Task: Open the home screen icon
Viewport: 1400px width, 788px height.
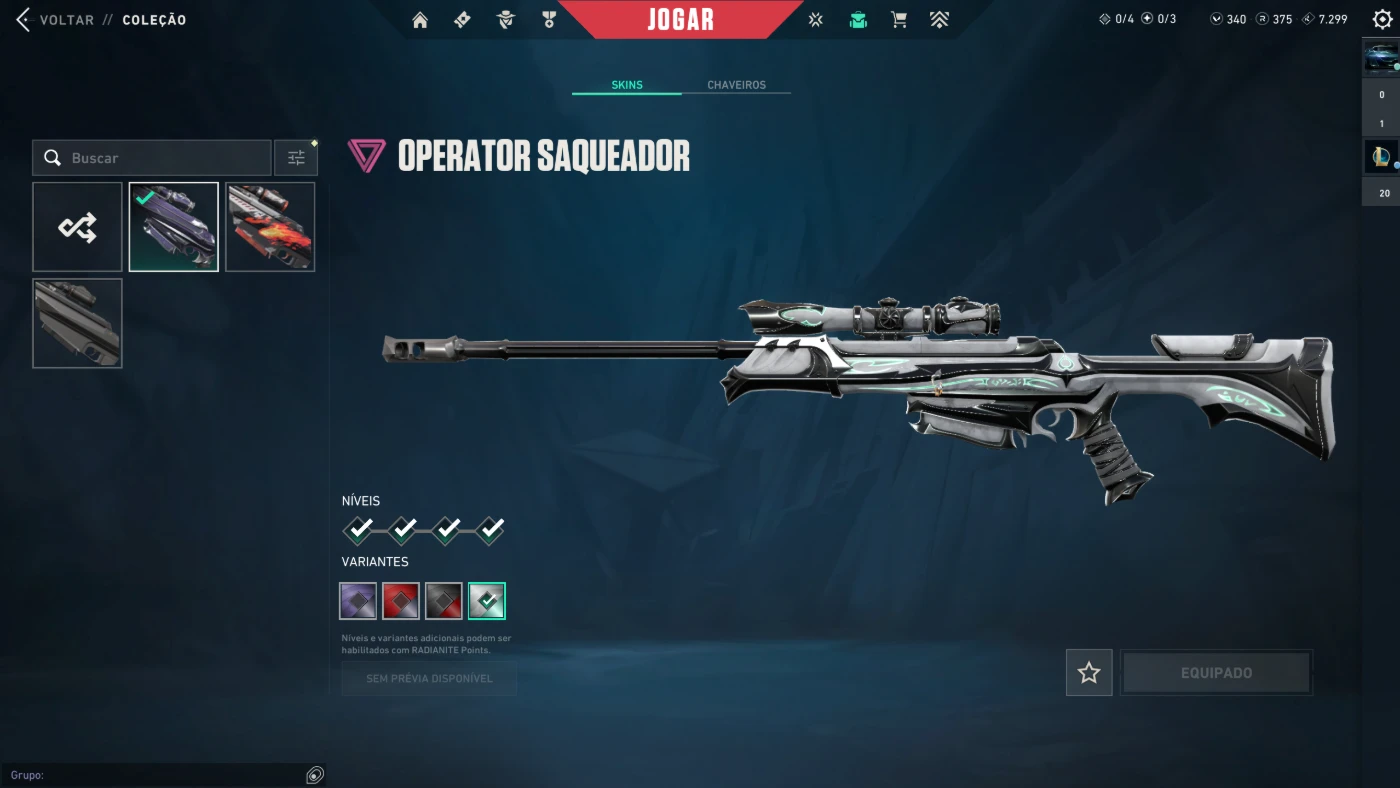Action: (420, 20)
